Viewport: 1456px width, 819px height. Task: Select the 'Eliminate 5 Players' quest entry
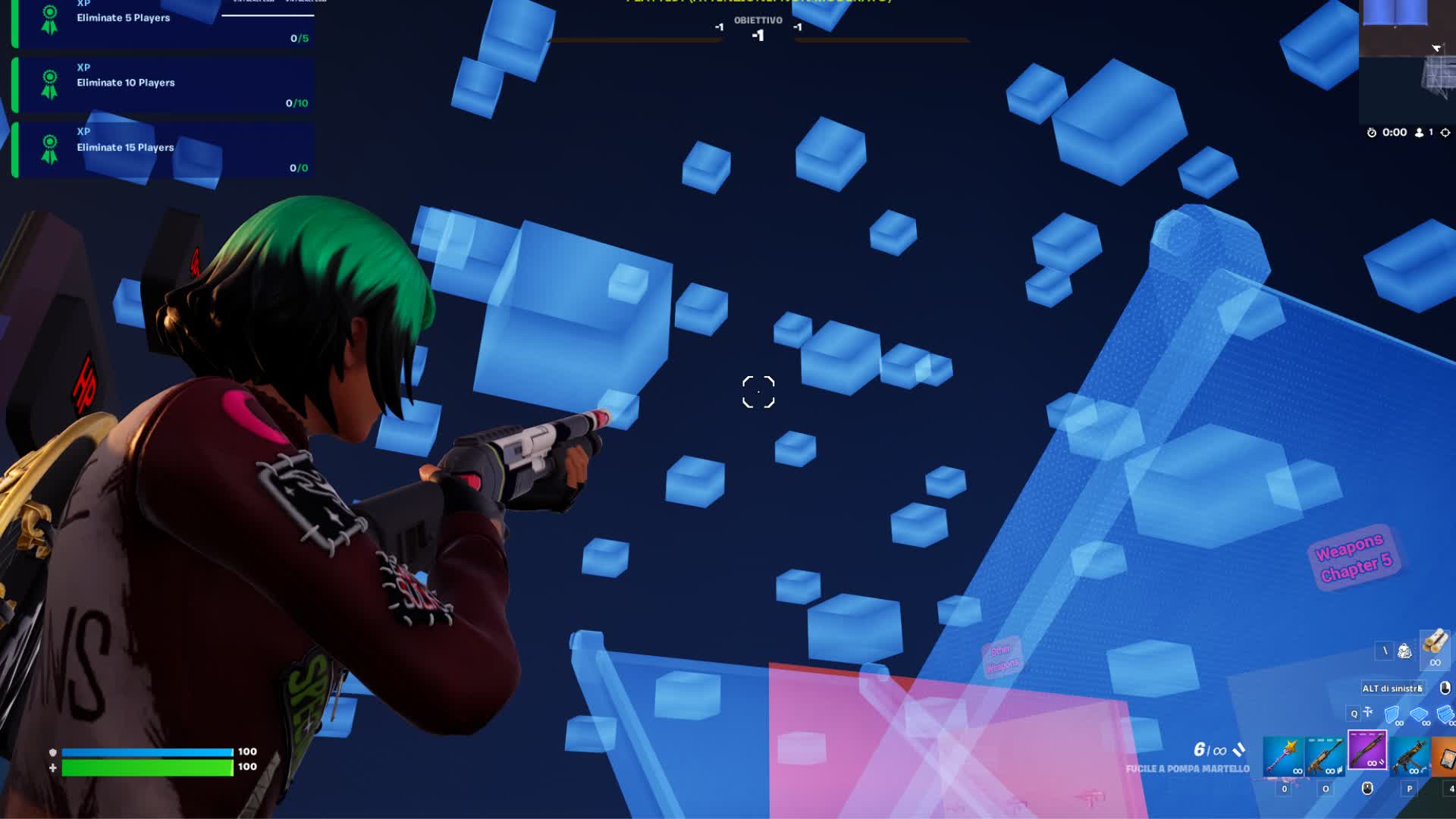(163, 19)
